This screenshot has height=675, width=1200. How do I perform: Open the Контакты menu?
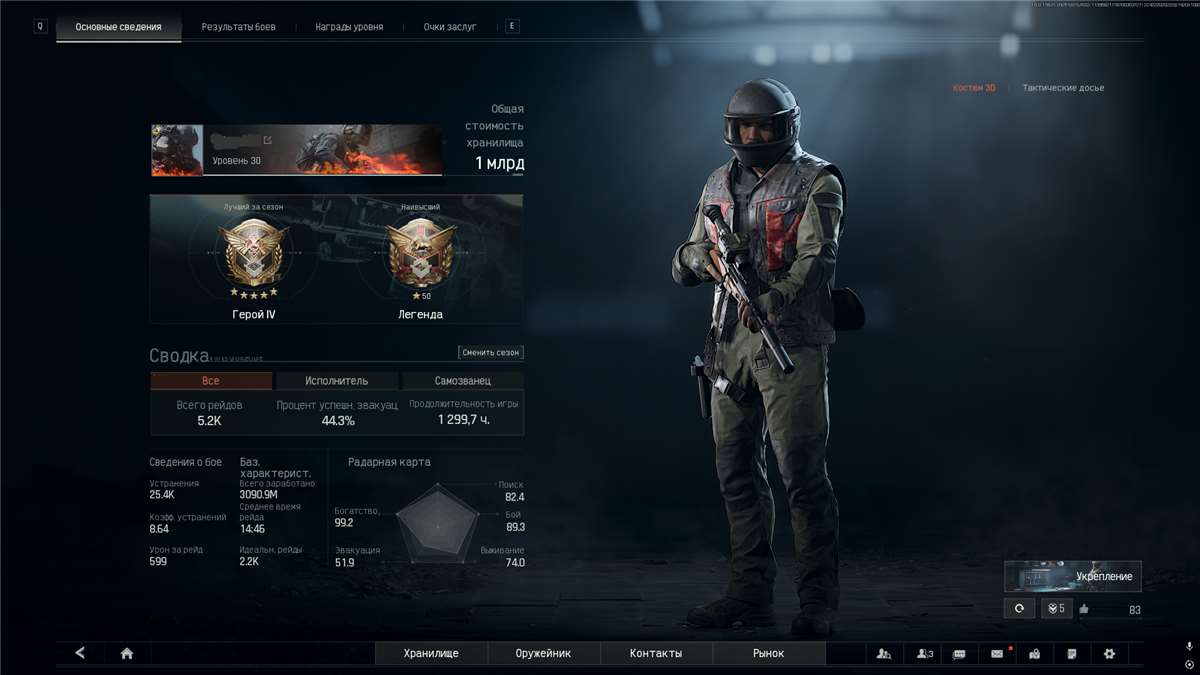tap(656, 653)
